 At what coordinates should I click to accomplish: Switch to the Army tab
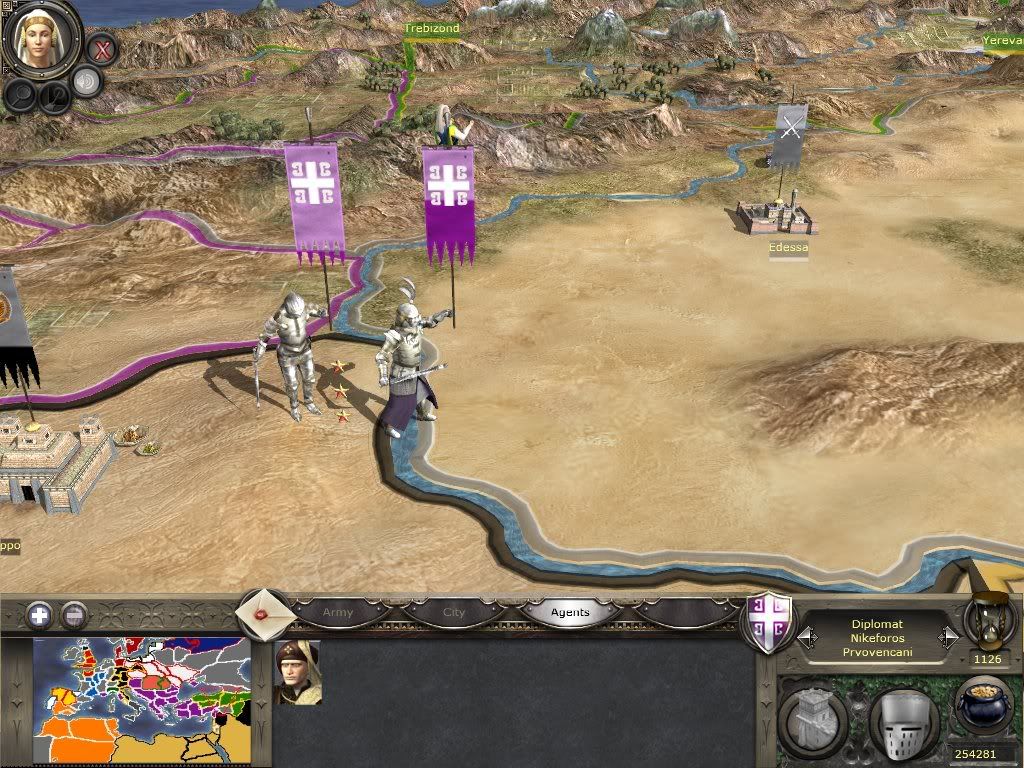[x=338, y=612]
